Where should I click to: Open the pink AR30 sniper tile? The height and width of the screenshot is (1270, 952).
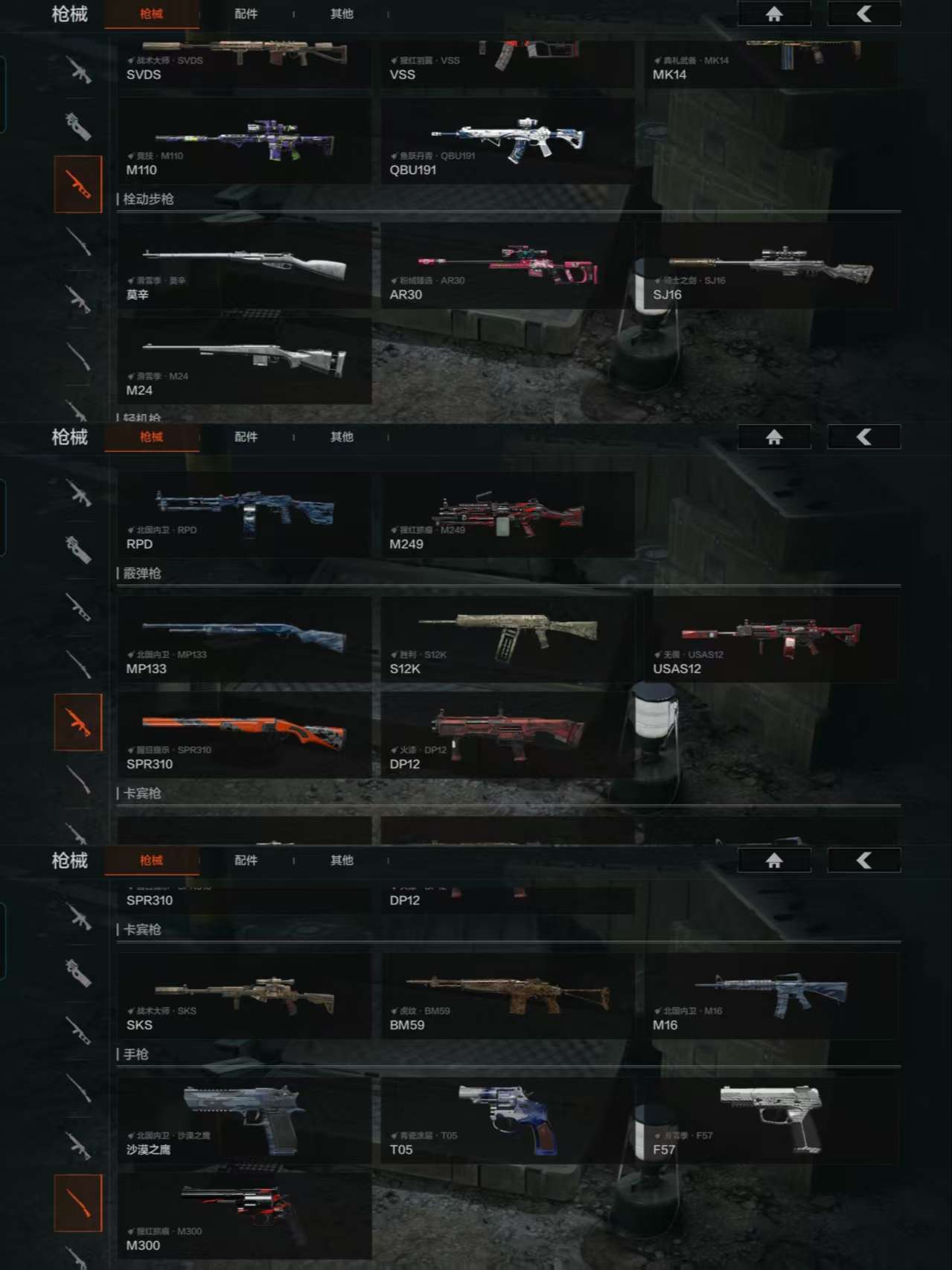pos(508,267)
